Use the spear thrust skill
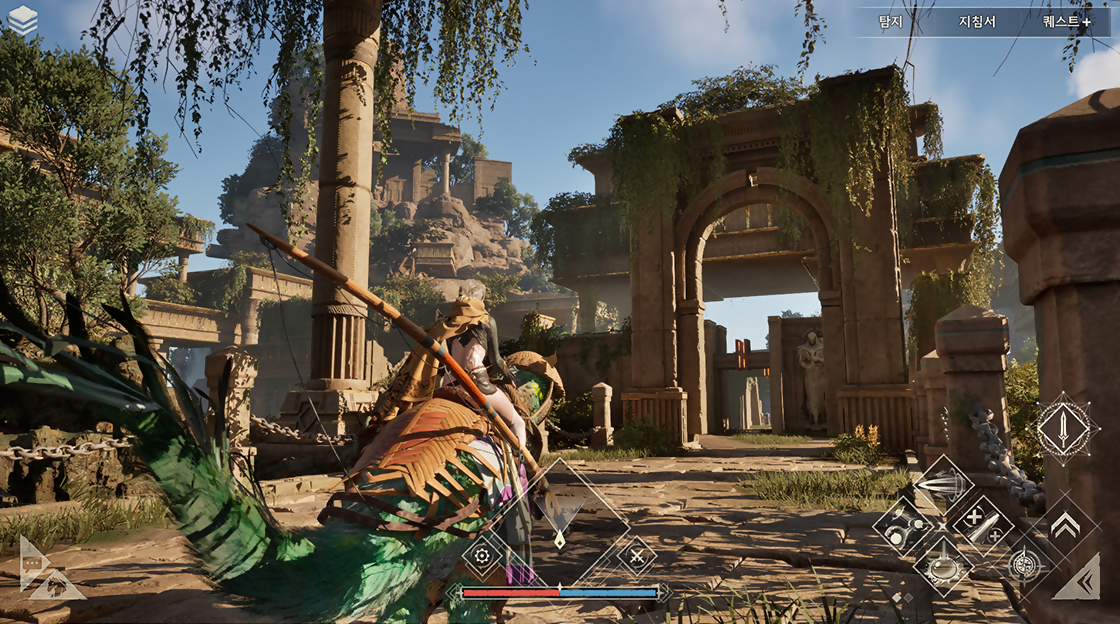Screen dimensions: 1120x624 point(943,485)
